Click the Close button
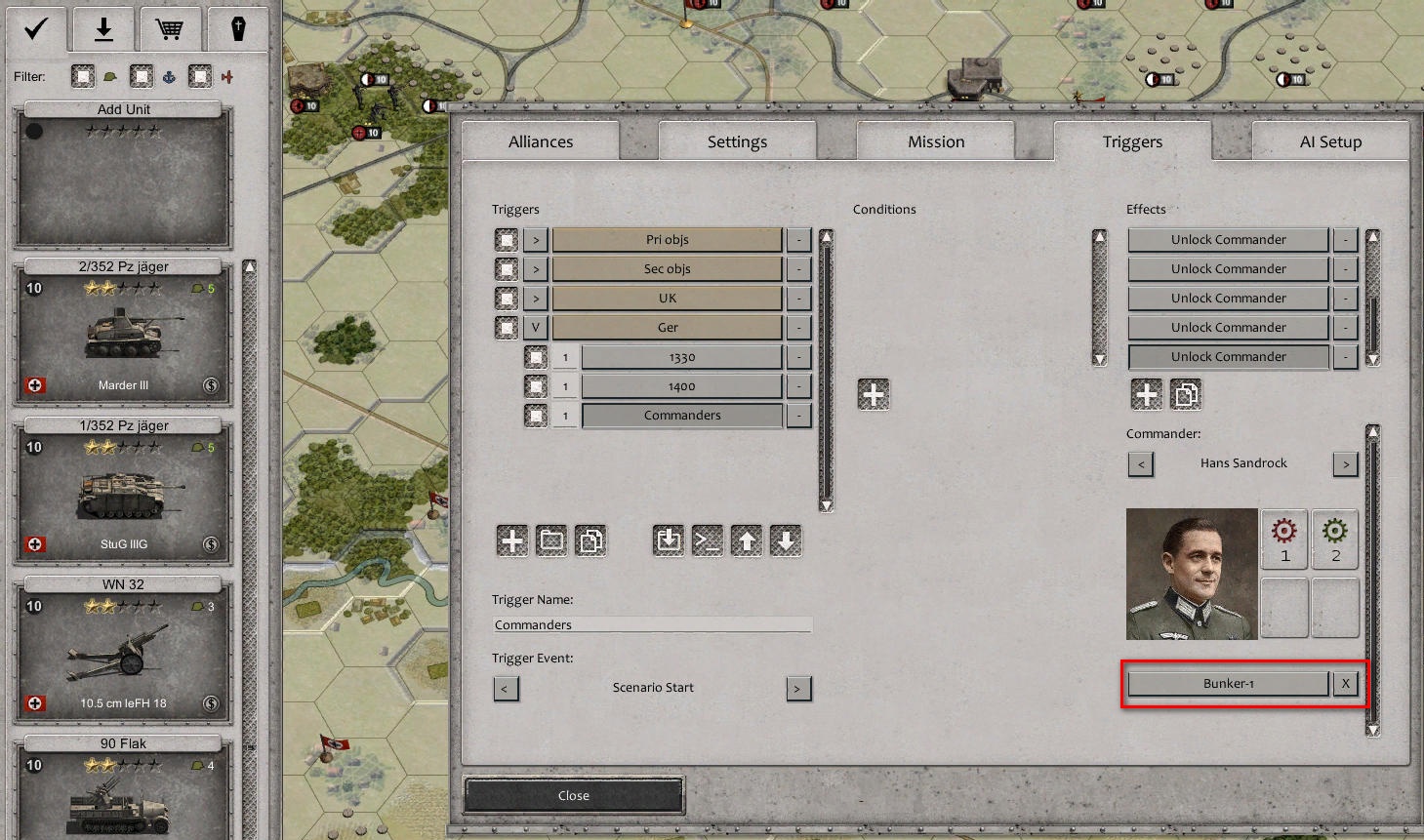 [573, 795]
